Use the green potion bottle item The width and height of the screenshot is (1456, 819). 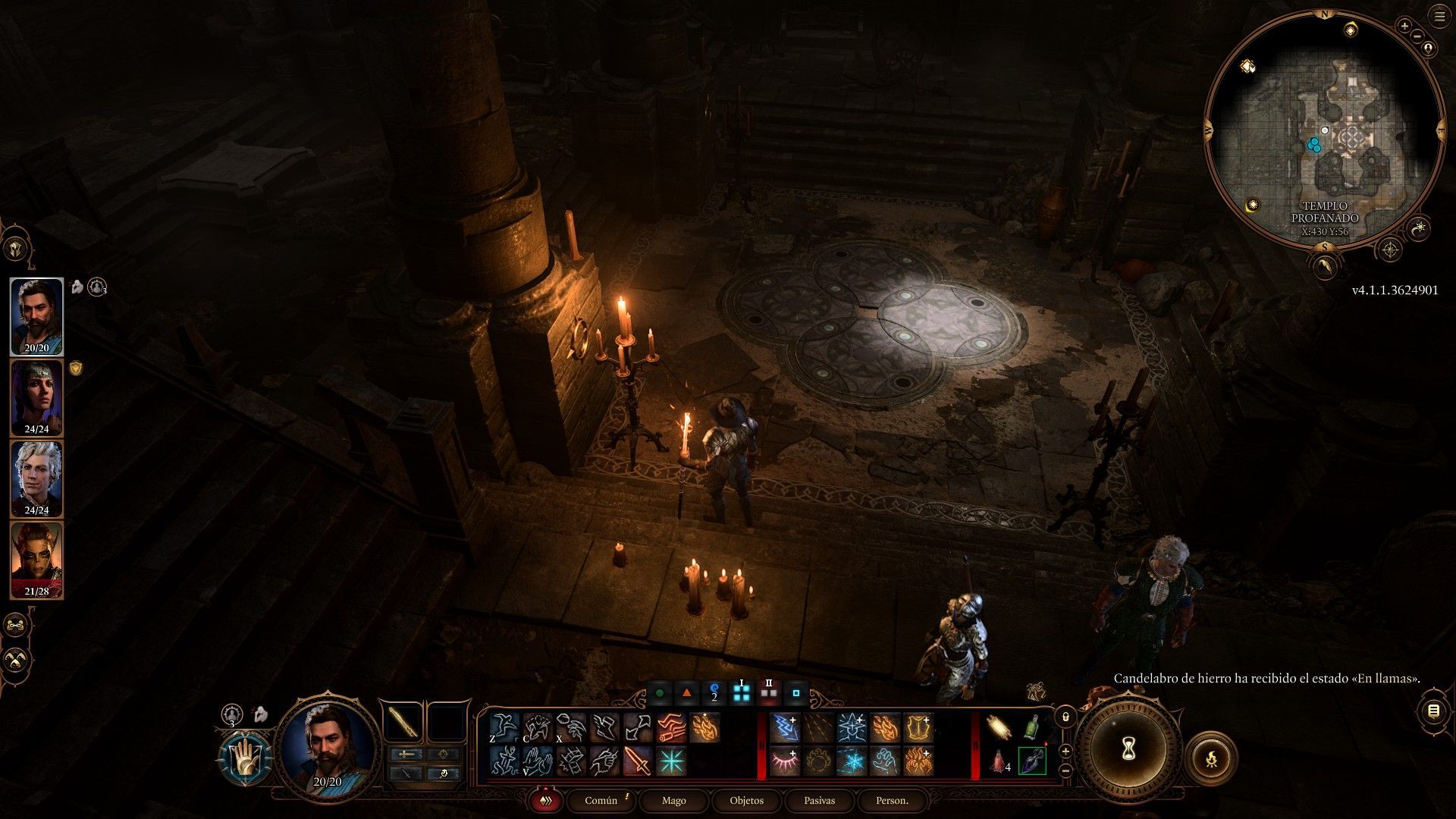(1031, 729)
